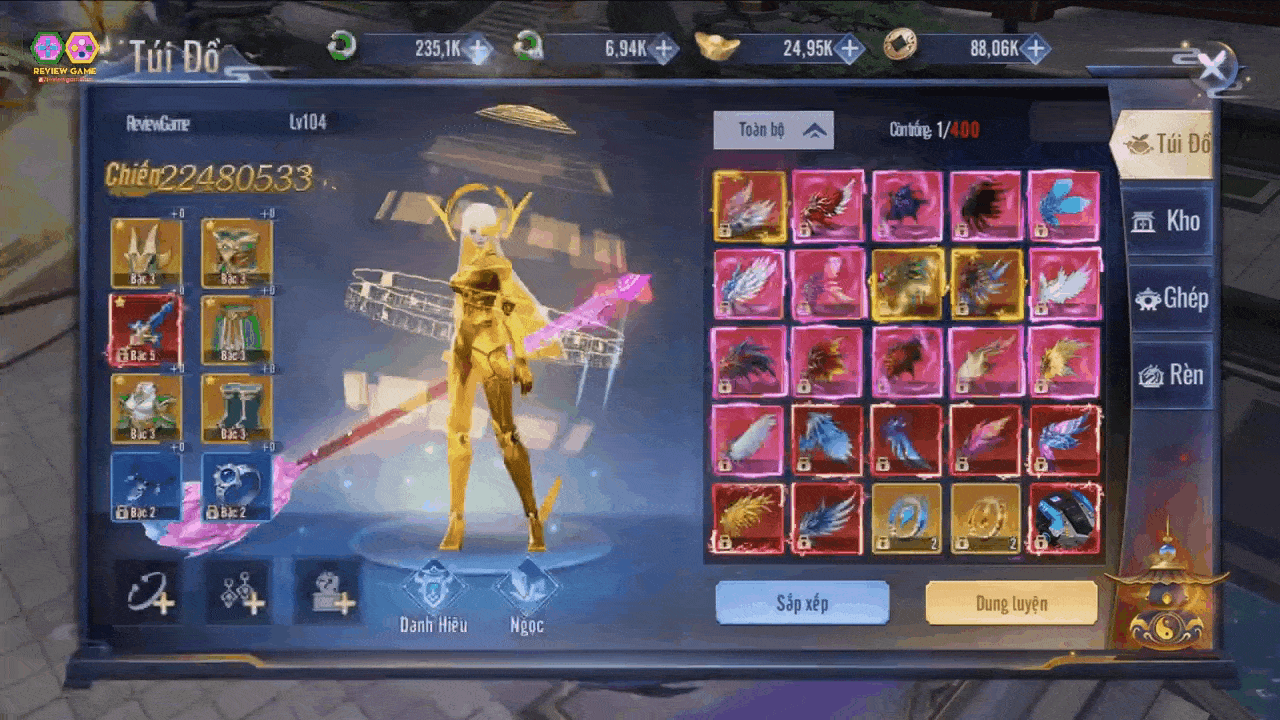Expand the Toàn bộ filter dropdown
This screenshot has width=1280, height=720.
pyautogui.click(x=773, y=130)
